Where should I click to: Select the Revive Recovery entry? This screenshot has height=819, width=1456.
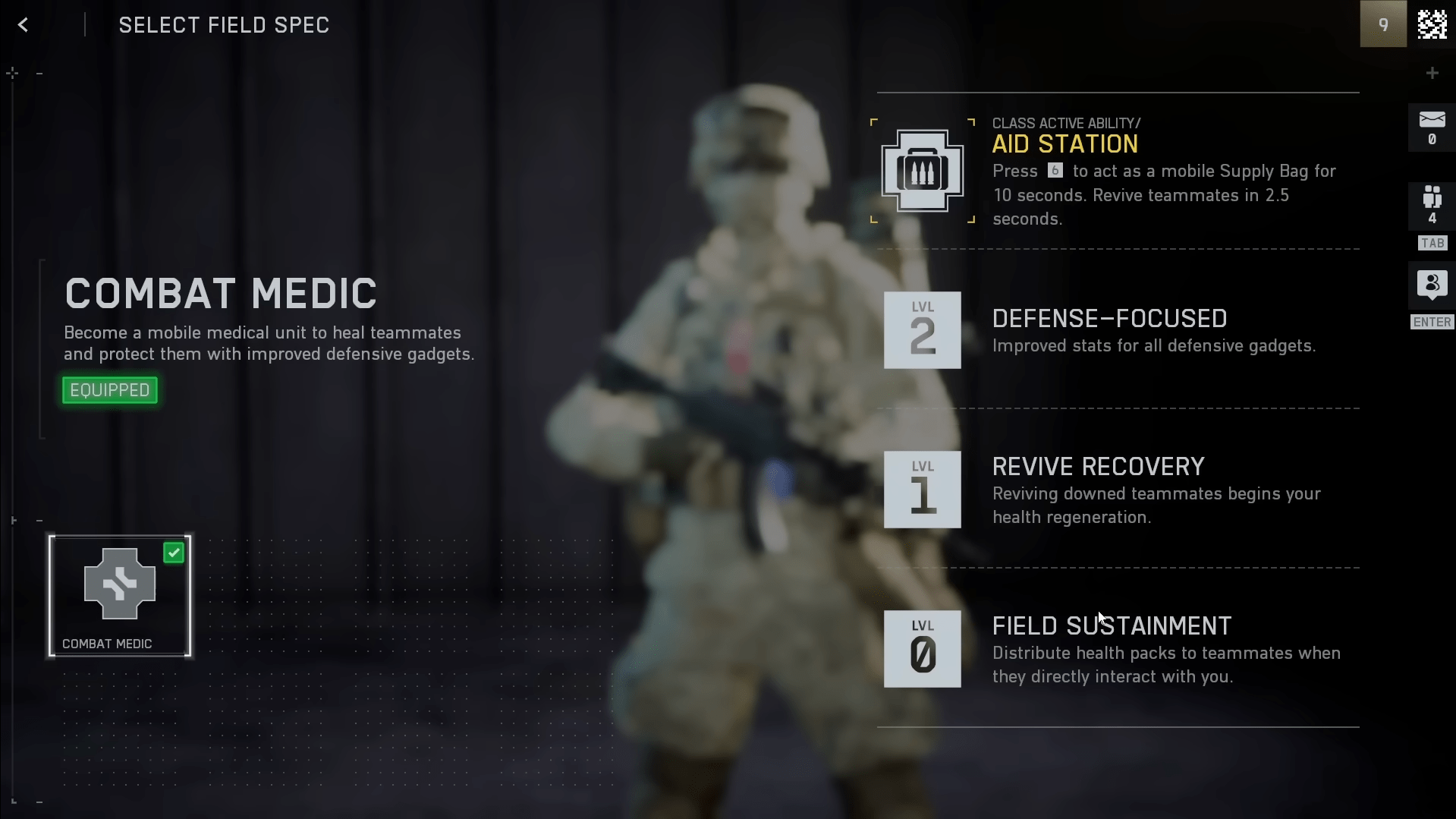pos(1098,490)
